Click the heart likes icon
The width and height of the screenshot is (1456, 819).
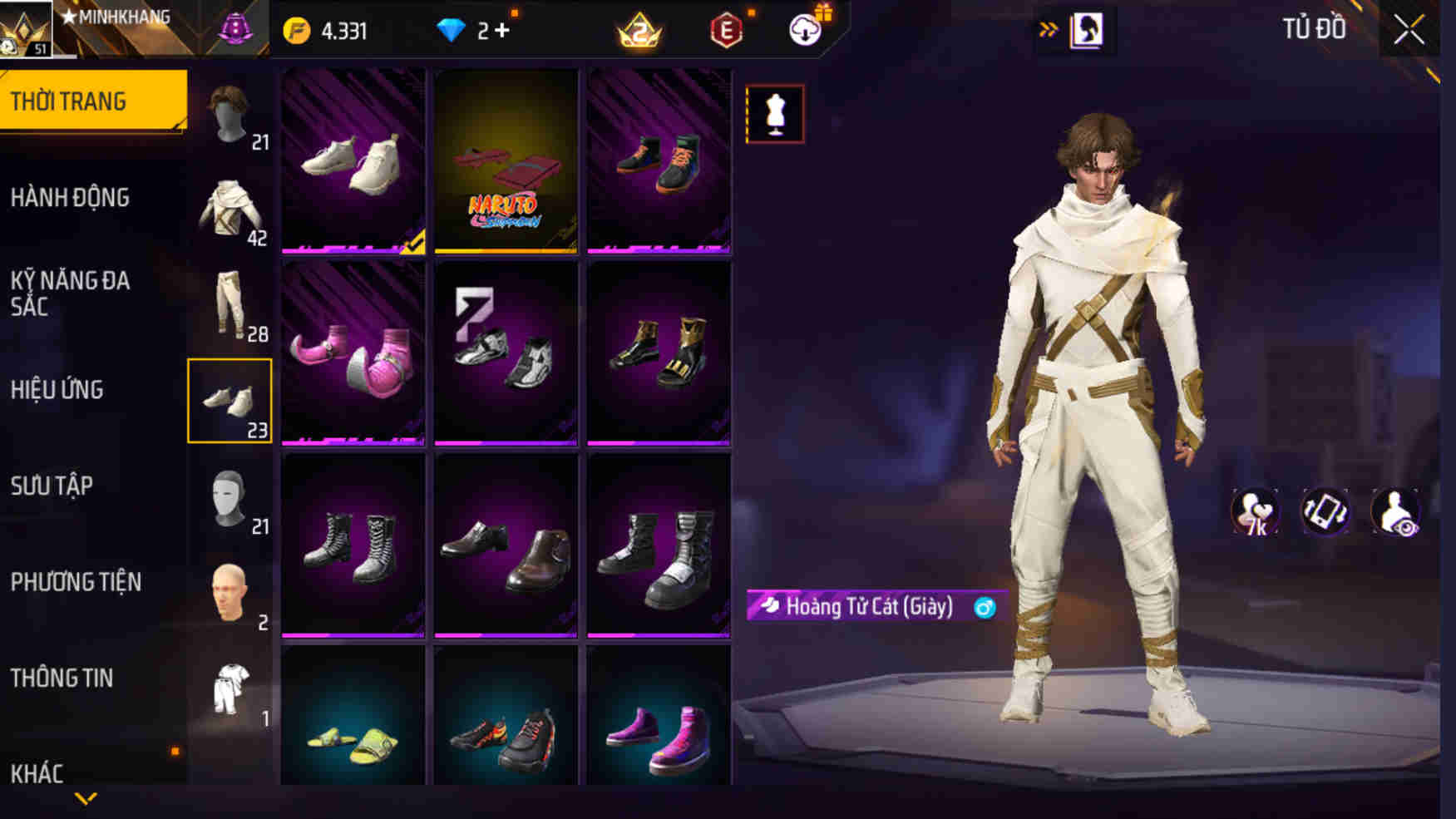pyautogui.click(x=1254, y=512)
